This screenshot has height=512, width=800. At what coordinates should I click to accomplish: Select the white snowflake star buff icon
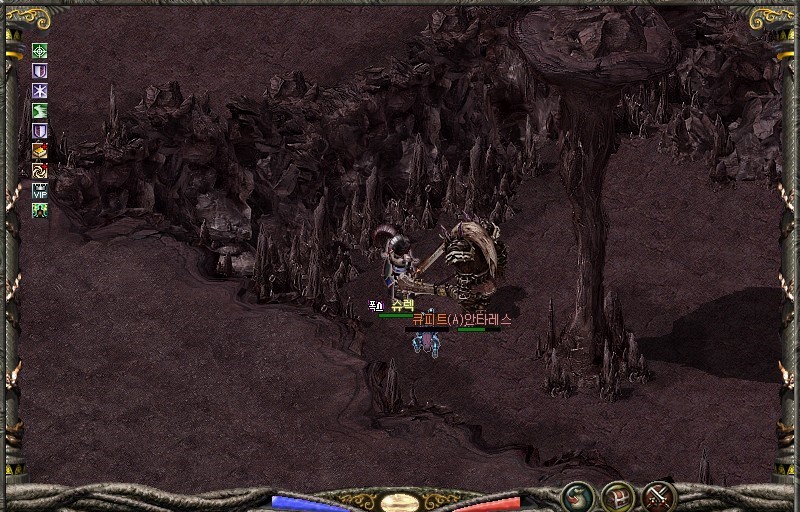pyautogui.click(x=40, y=91)
